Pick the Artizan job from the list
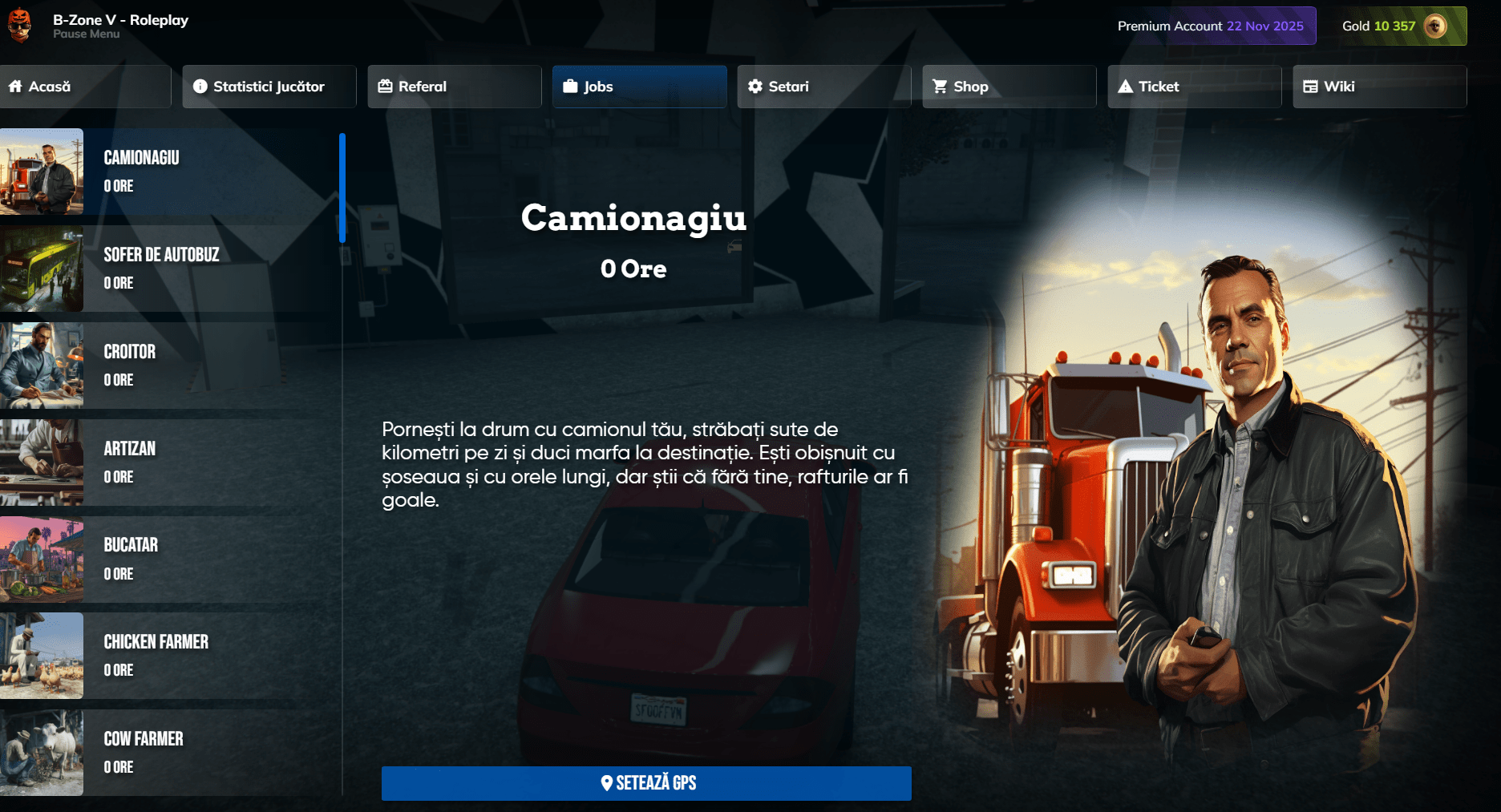1501x812 pixels. tap(168, 463)
